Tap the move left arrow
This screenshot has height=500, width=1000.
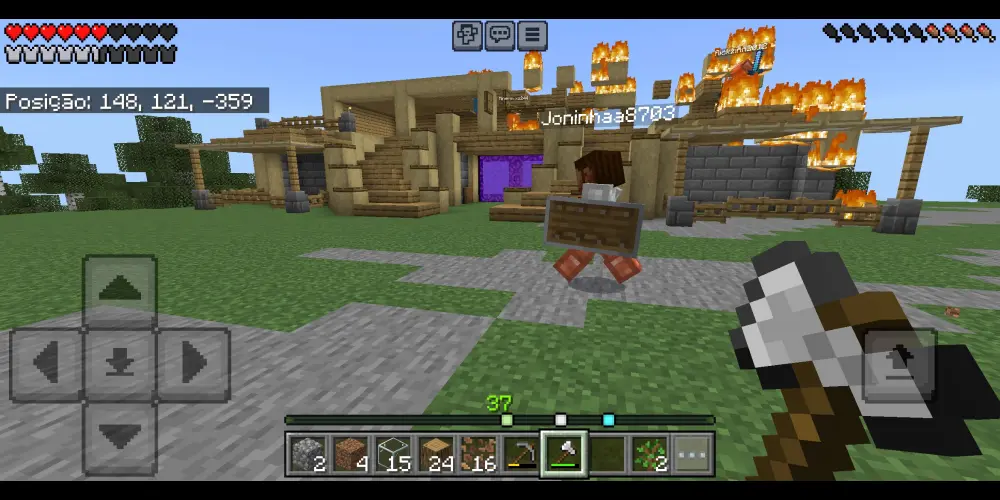[46, 362]
